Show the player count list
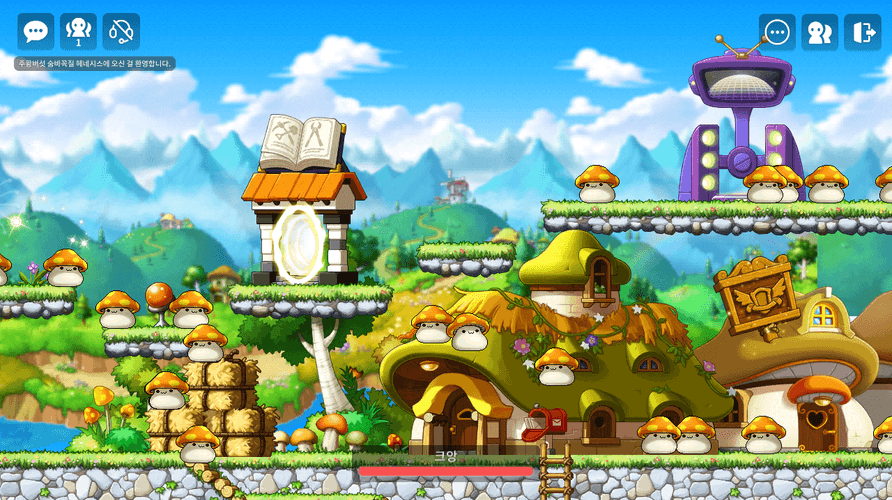The height and width of the screenshot is (500, 892). click(x=79, y=32)
